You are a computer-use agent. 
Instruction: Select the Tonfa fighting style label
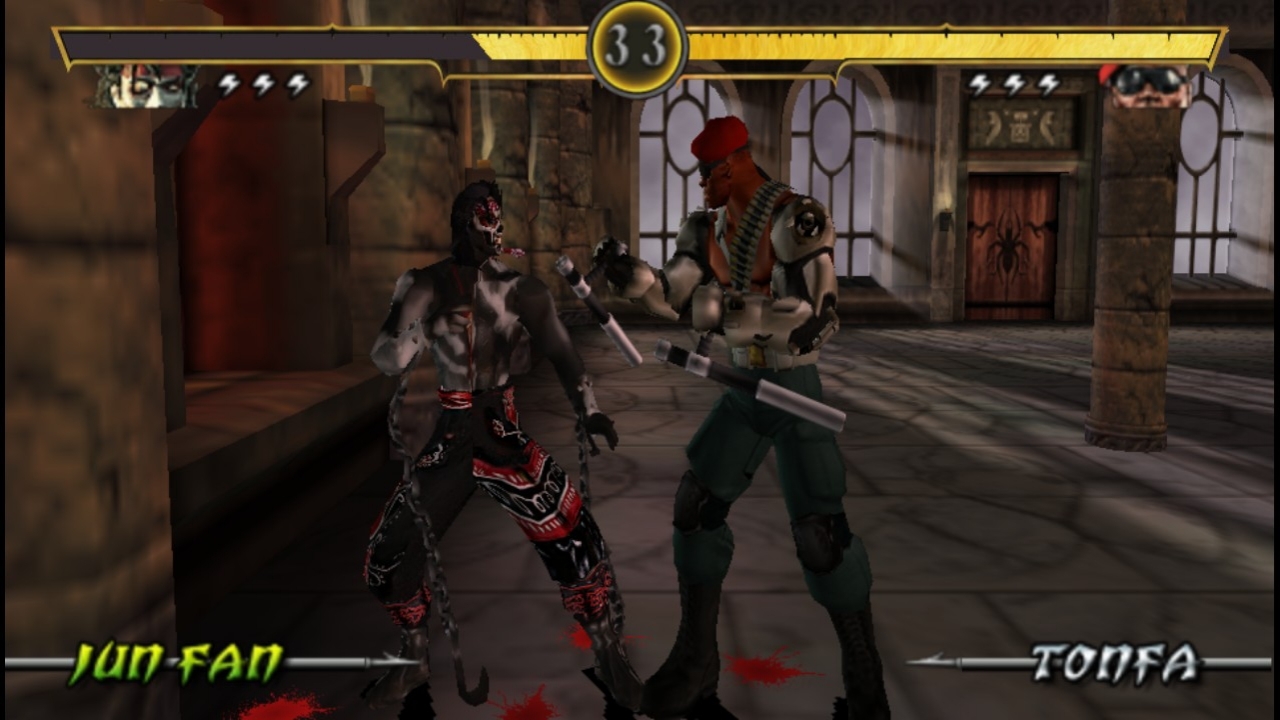(1115, 663)
